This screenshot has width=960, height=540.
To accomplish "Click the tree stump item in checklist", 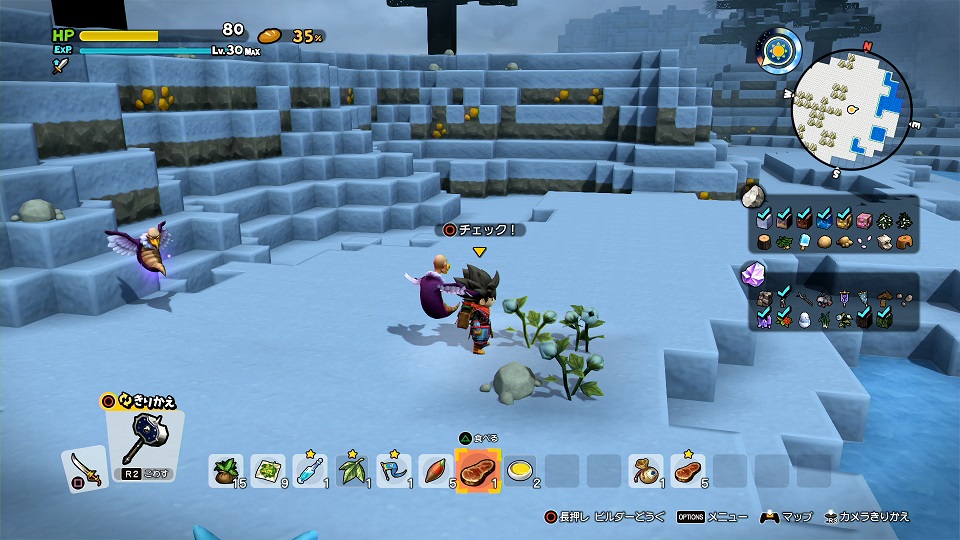I will click(766, 241).
